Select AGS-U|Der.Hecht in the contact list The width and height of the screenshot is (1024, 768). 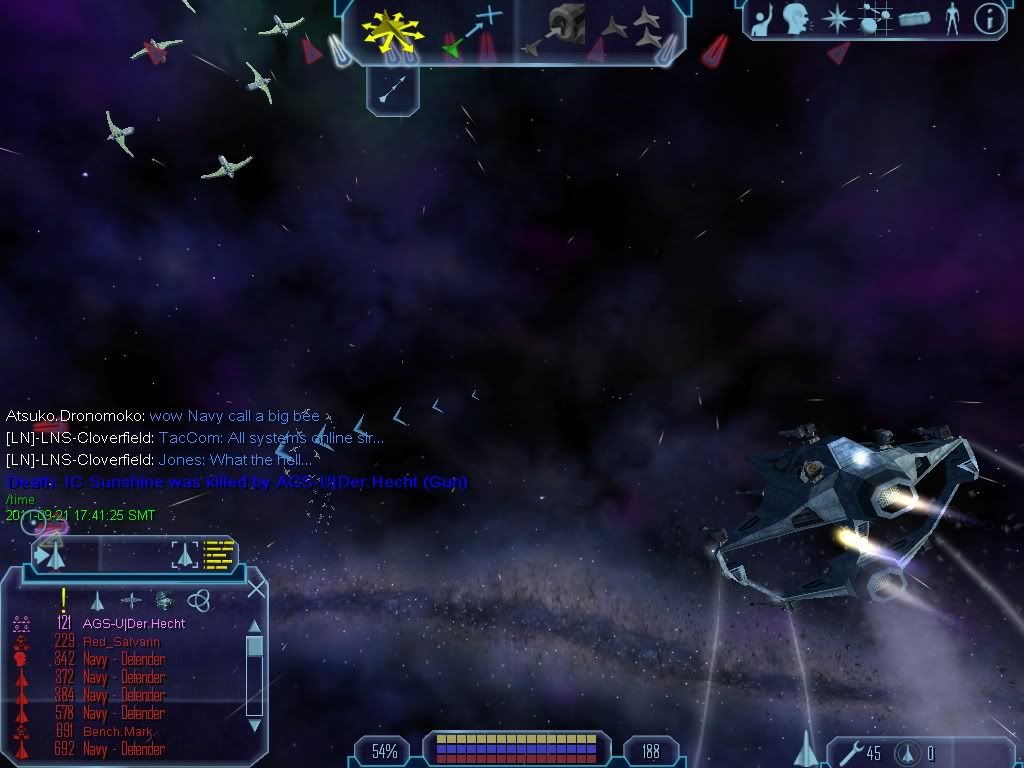point(133,623)
